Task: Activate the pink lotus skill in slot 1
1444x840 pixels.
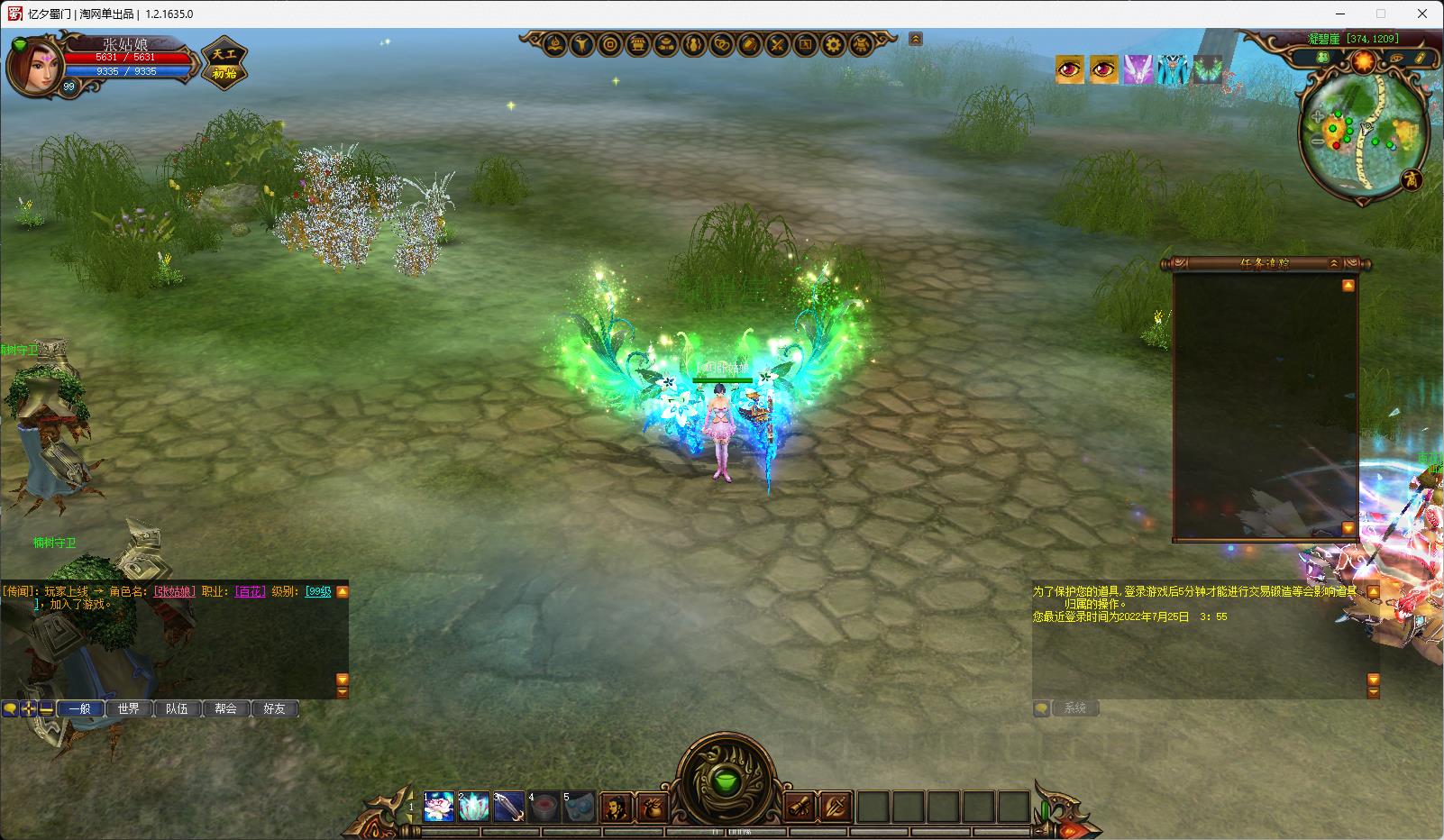Action: (439, 807)
